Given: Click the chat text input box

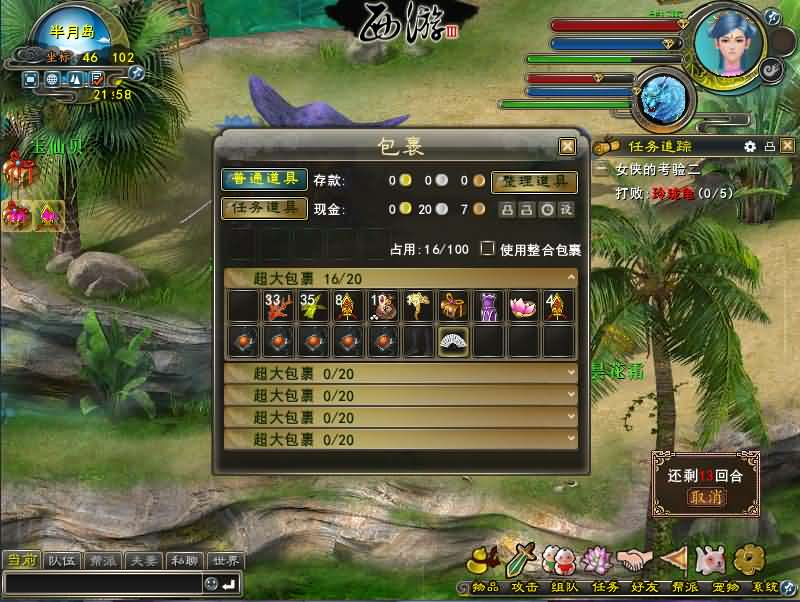Looking at the screenshot, I should [102, 583].
